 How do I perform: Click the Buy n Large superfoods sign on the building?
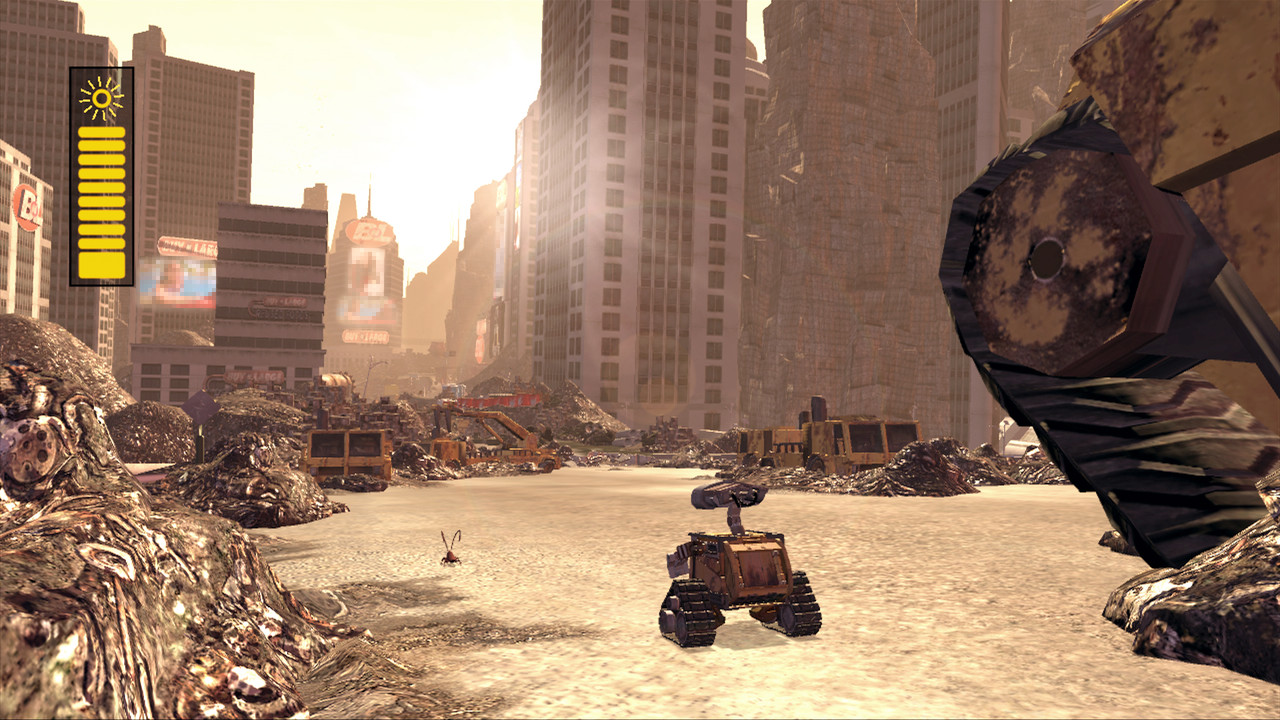pyautogui.click(x=283, y=308)
